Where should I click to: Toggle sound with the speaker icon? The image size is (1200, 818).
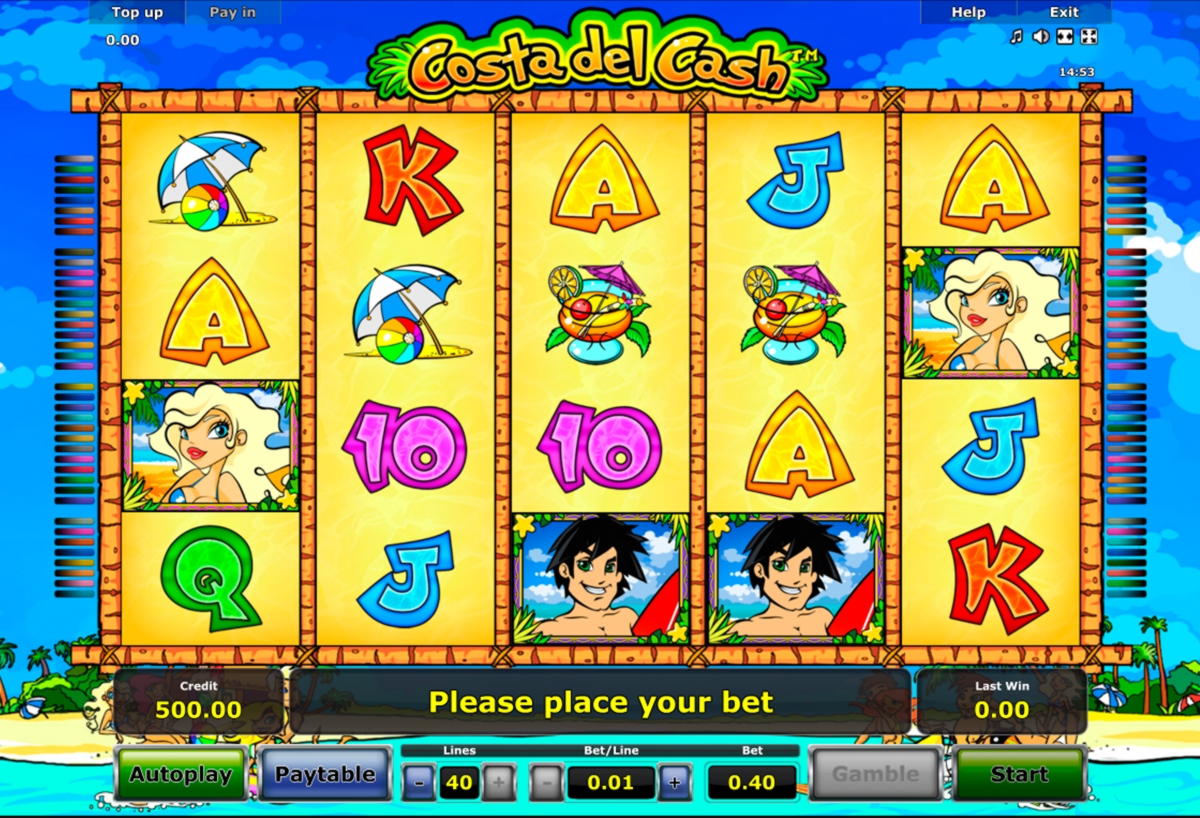tap(1040, 37)
